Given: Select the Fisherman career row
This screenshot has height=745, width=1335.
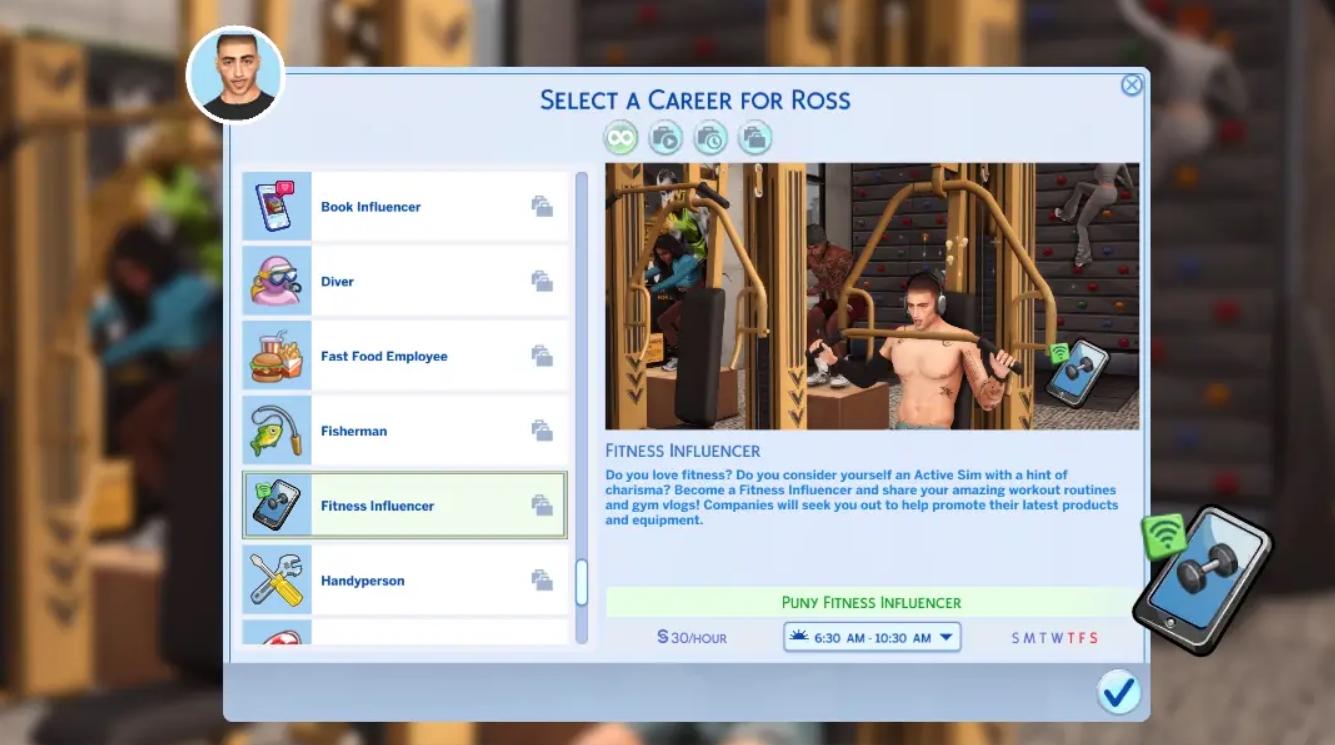Looking at the screenshot, I should point(404,431).
